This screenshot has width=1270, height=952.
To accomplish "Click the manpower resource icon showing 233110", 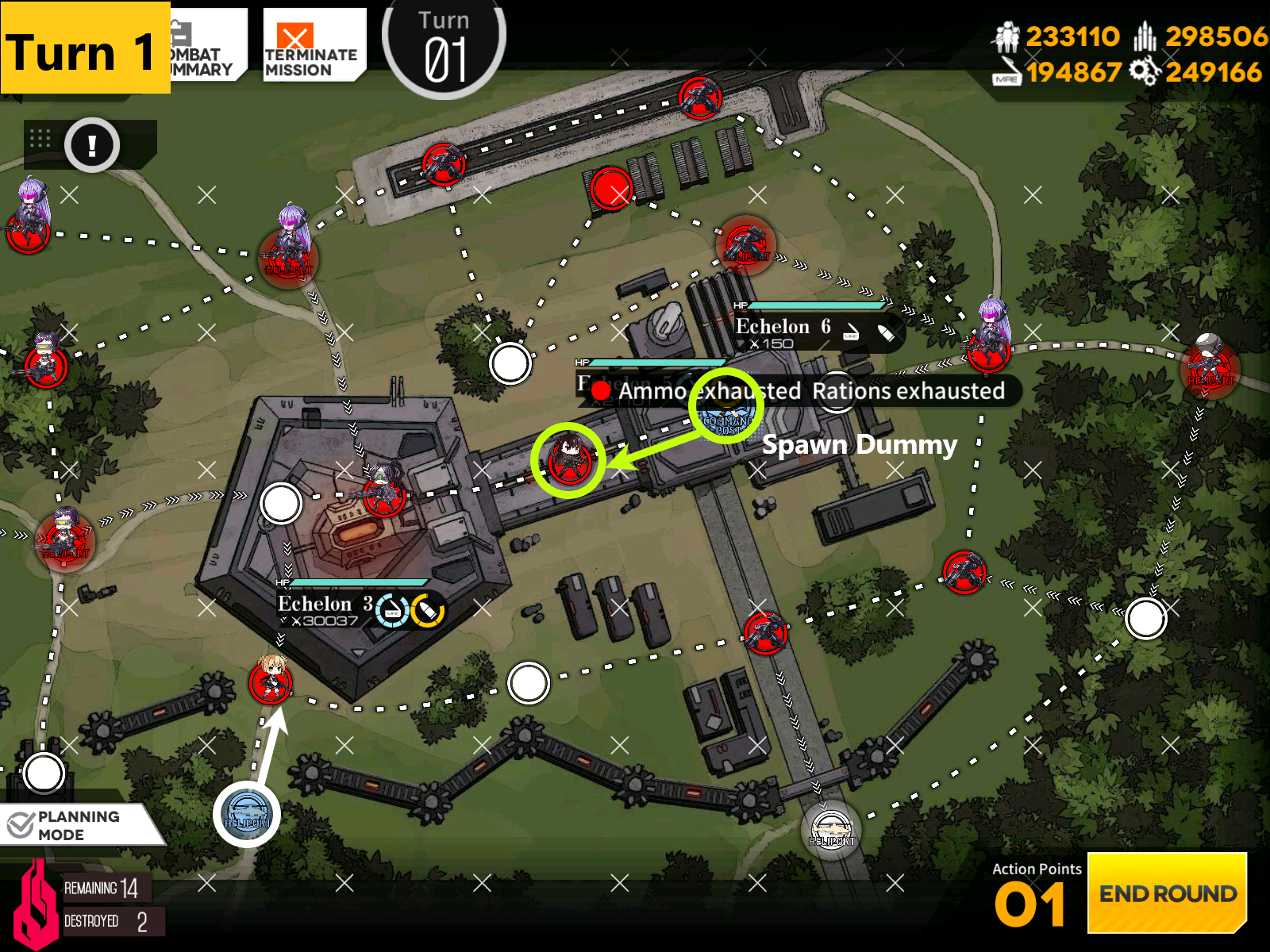I will [x=1006, y=36].
